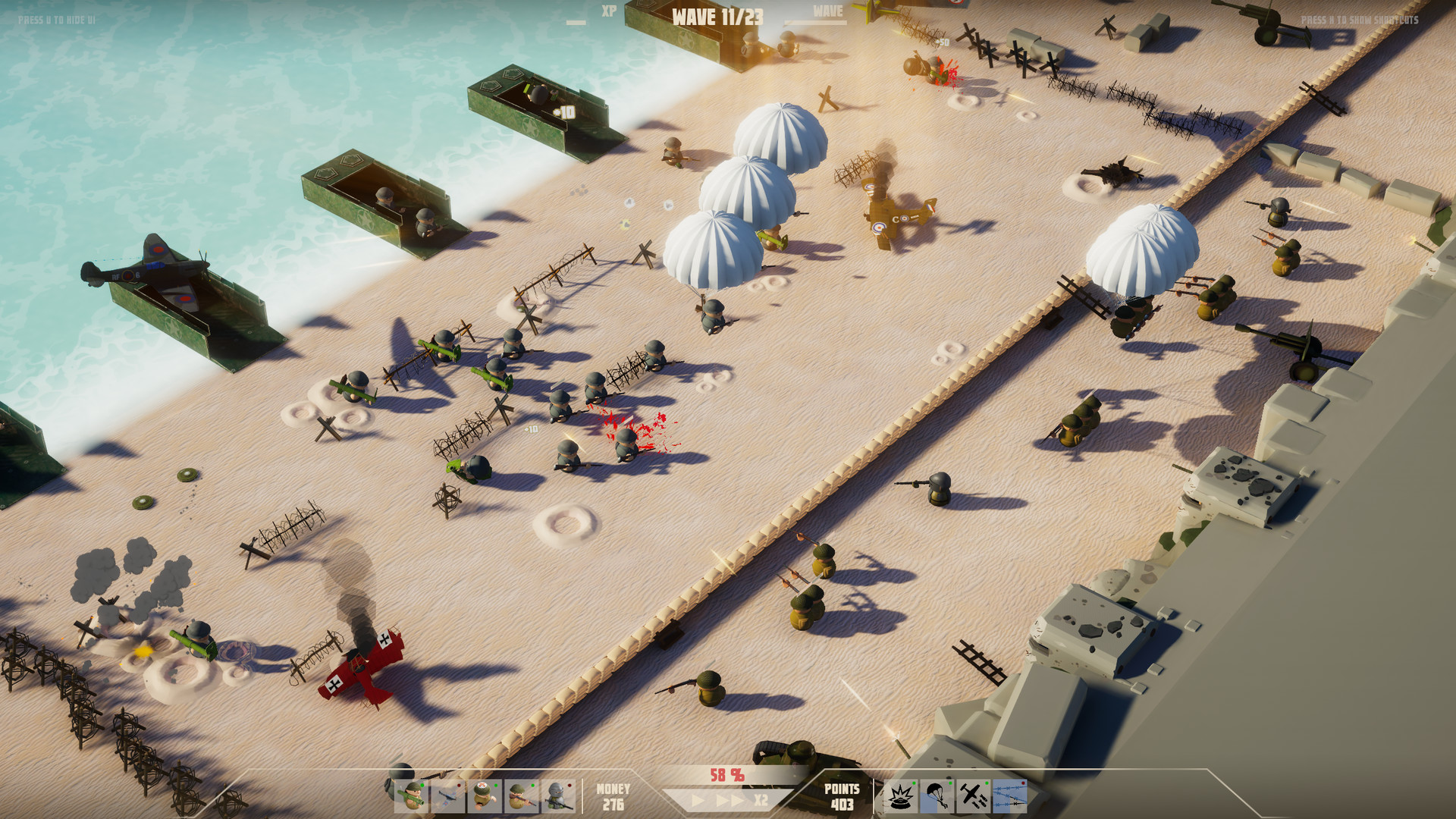
Task: Select the grey armored gunner unit
Action: click(557, 797)
